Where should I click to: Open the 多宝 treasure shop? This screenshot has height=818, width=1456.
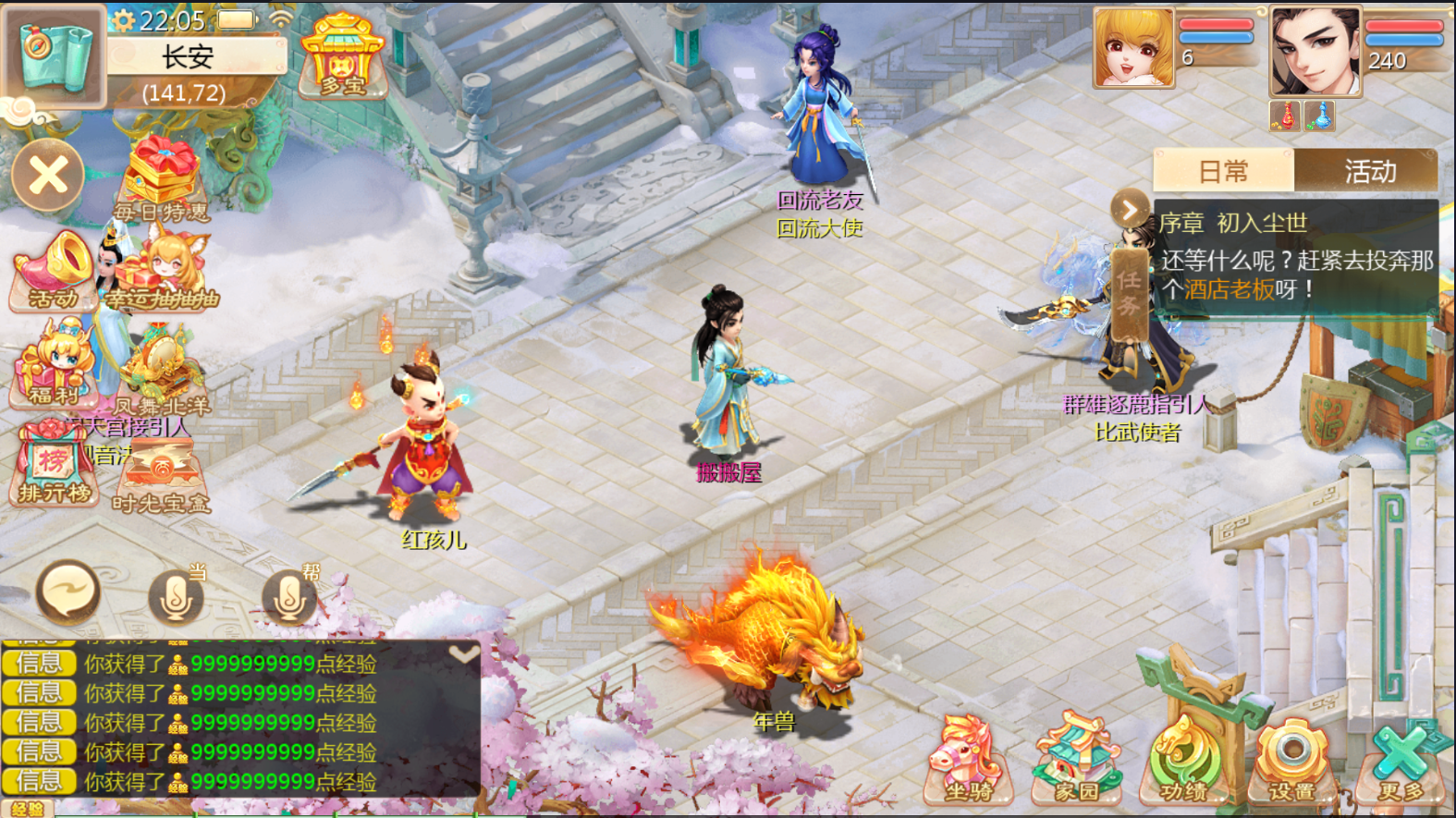(x=343, y=57)
